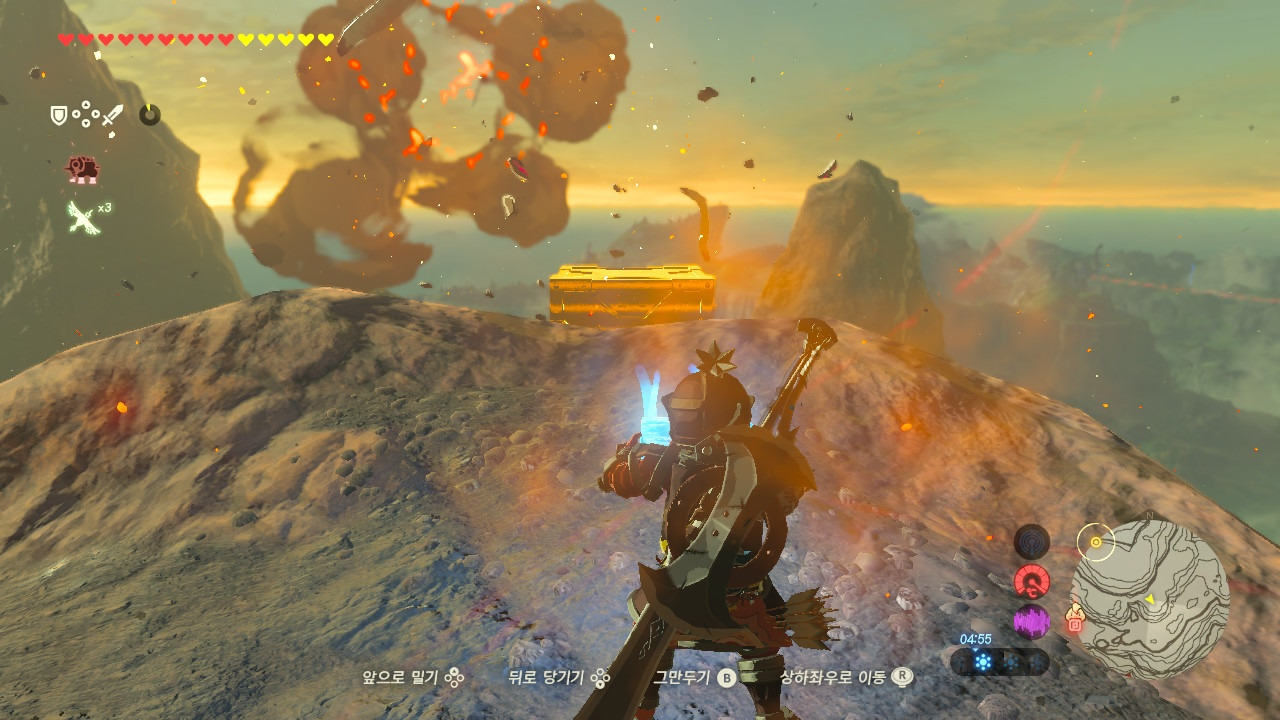1280x720 pixels.
Task: Click the yellow circled objective marker on minimap
Action: pyautogui.click(x=1096, y=542)
